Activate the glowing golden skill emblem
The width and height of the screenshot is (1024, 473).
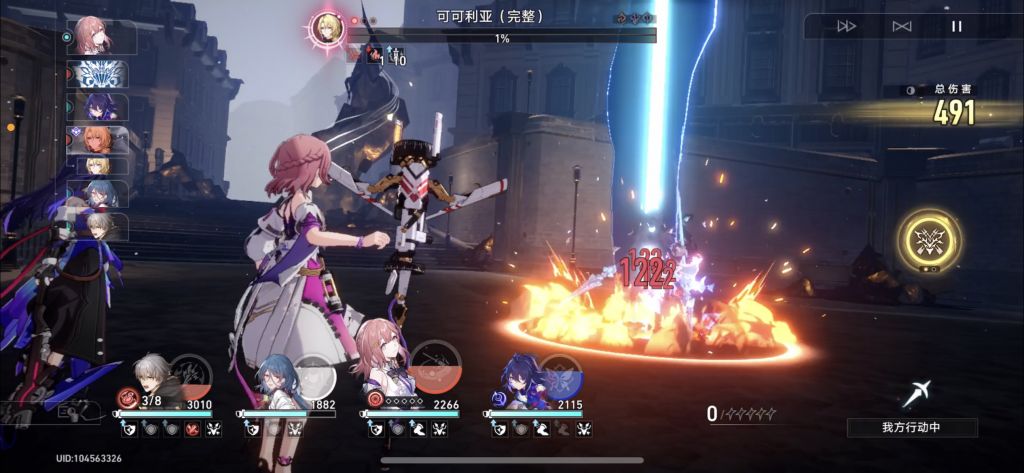[x=929, y=240]
